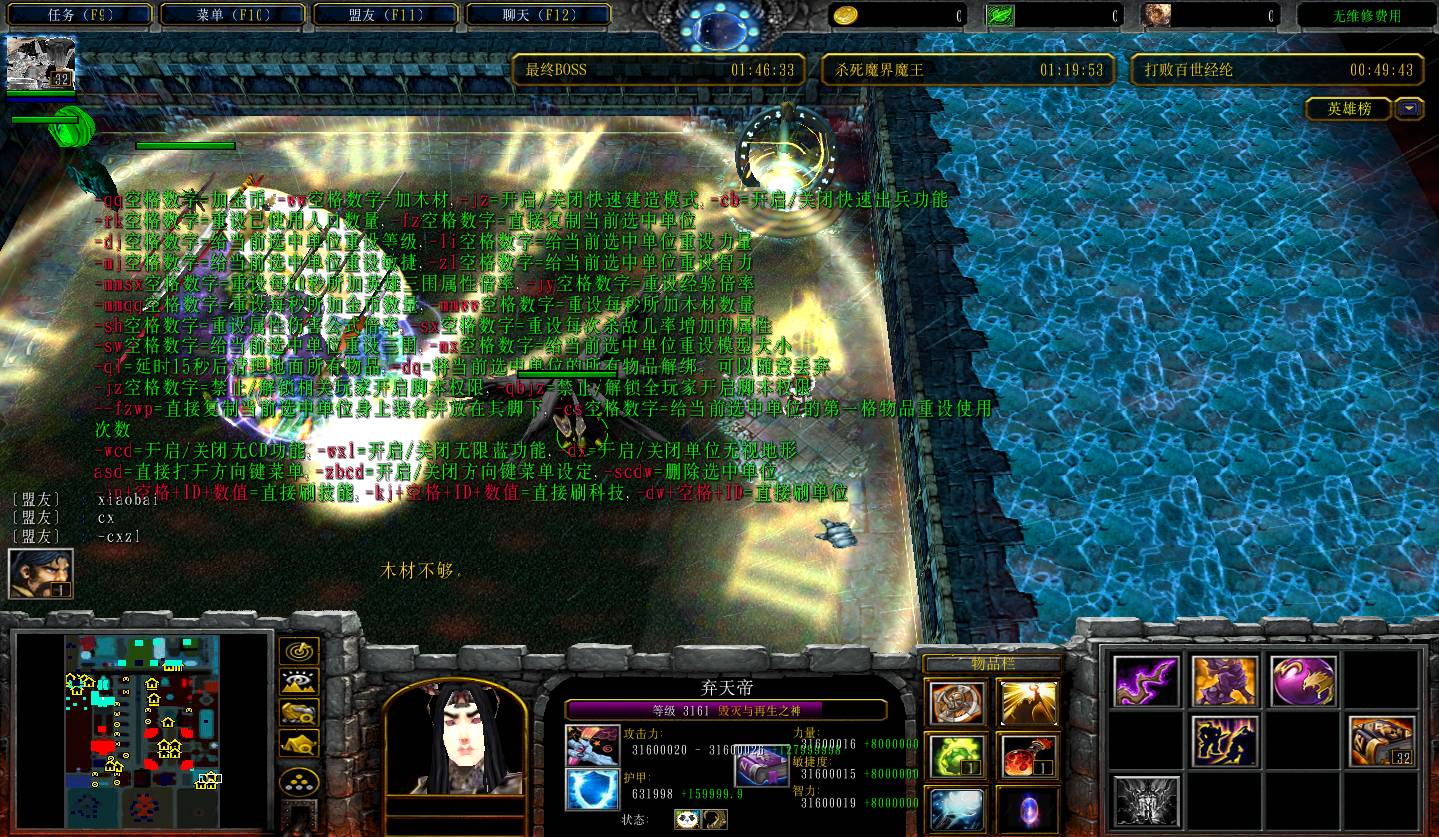Image resolution: width=1439 pixels, height=837 pixels.
Task: Collapse the leaderboard with the arrow toggle
Action: click(1410, 109)
